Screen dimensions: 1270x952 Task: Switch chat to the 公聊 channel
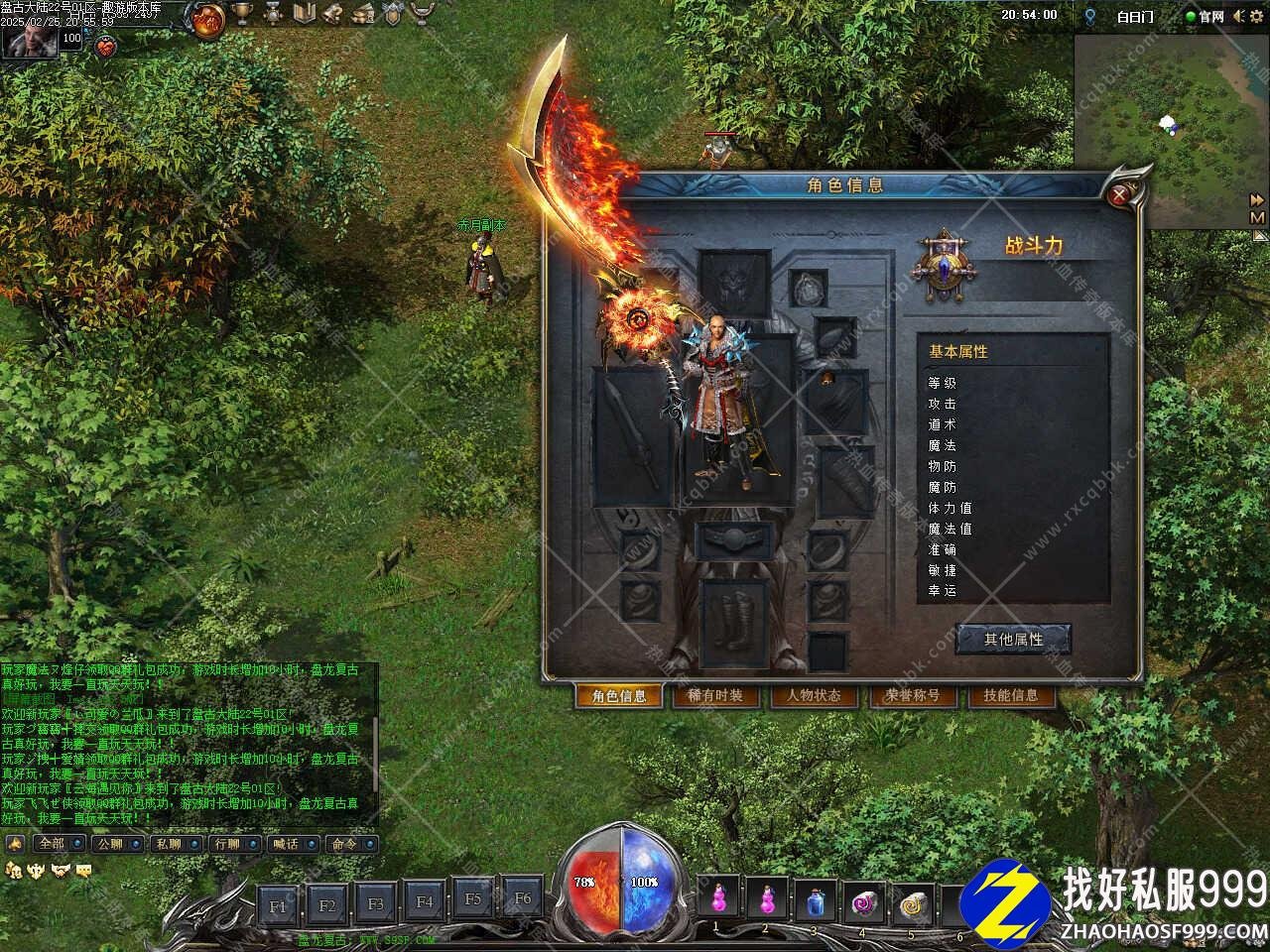pos(114,844)
